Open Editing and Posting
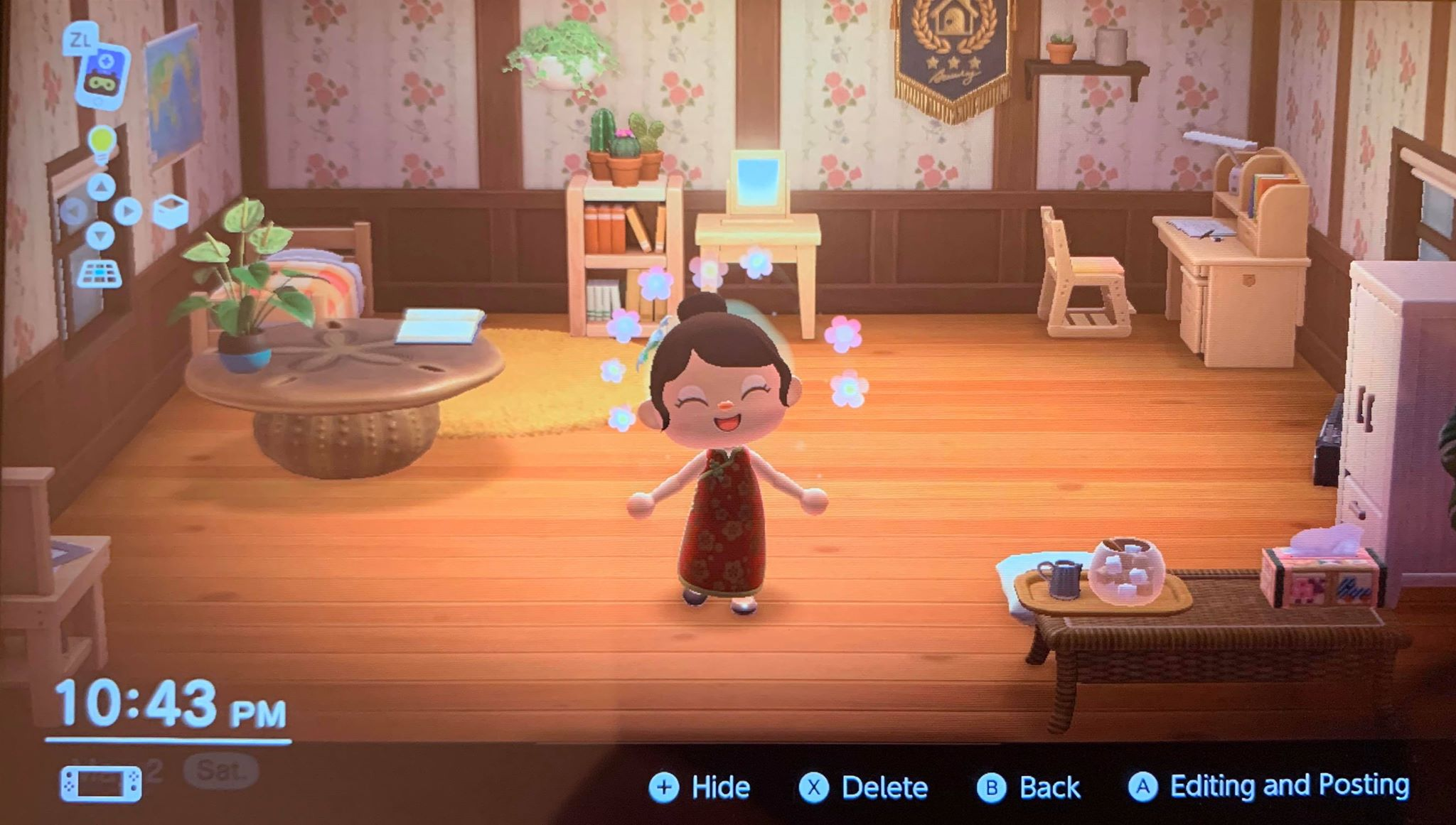The width and height of the screenshot is (1456, 825). 1268,786
